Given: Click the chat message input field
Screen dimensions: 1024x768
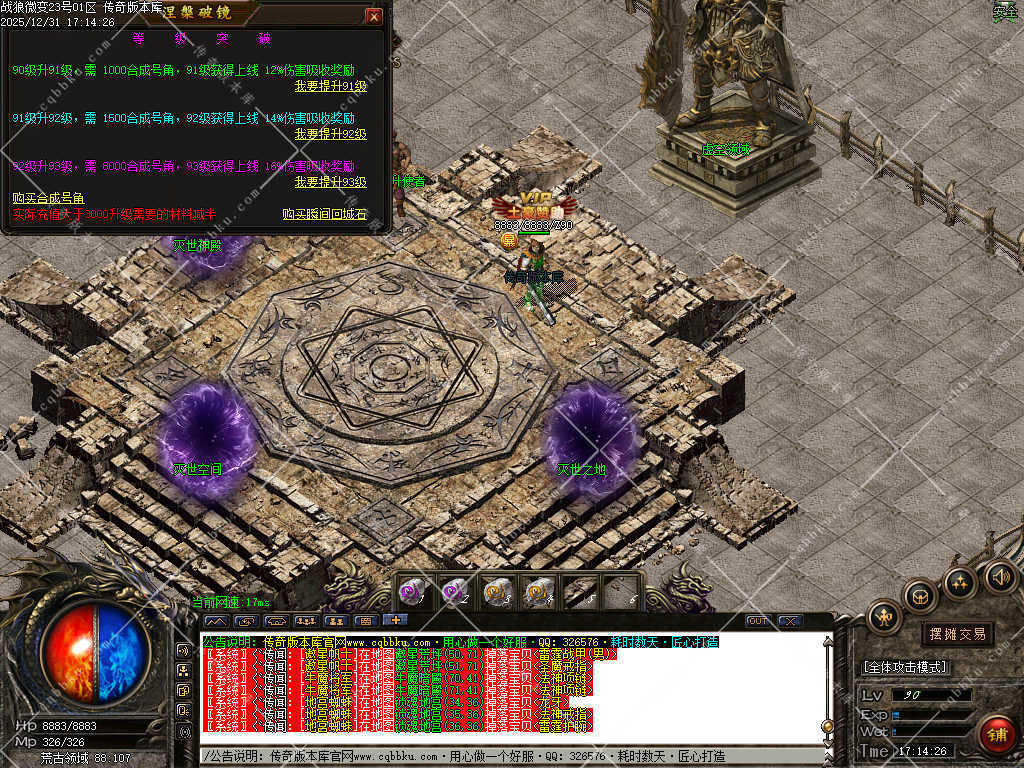Looking at the screenshot, I should [x=510, y=756].
